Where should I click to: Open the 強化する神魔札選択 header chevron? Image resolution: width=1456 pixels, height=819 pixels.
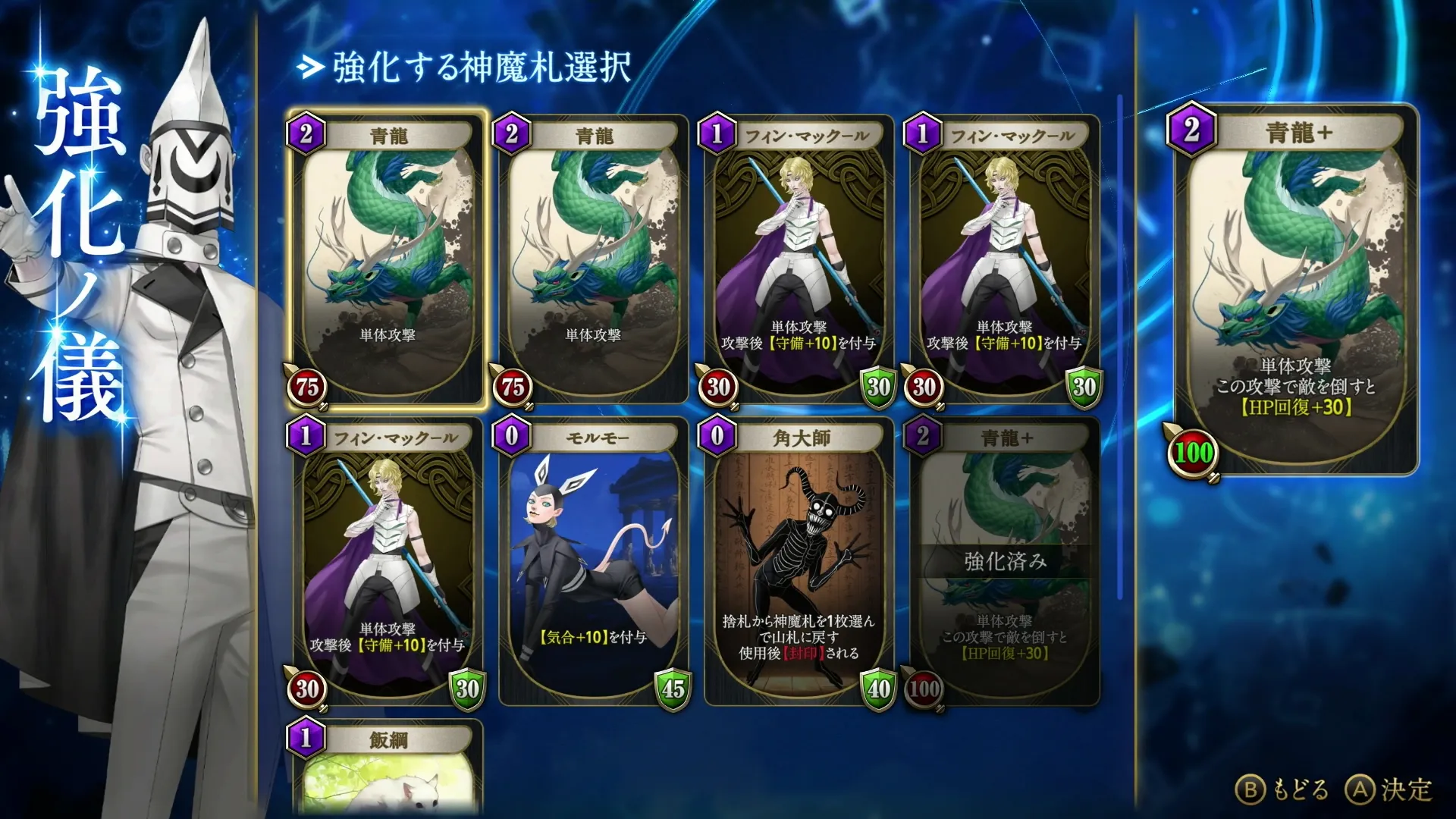(x=309, y=68)
